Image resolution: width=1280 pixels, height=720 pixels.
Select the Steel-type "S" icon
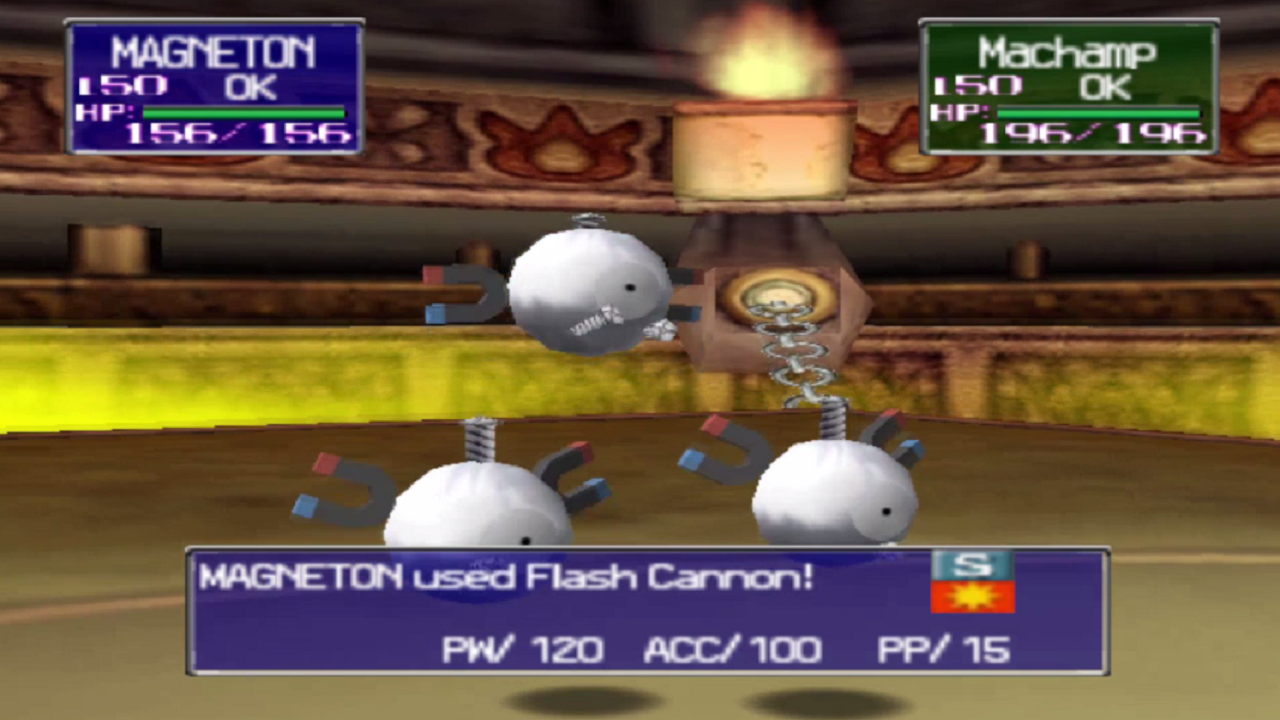[x=971, y=567]
